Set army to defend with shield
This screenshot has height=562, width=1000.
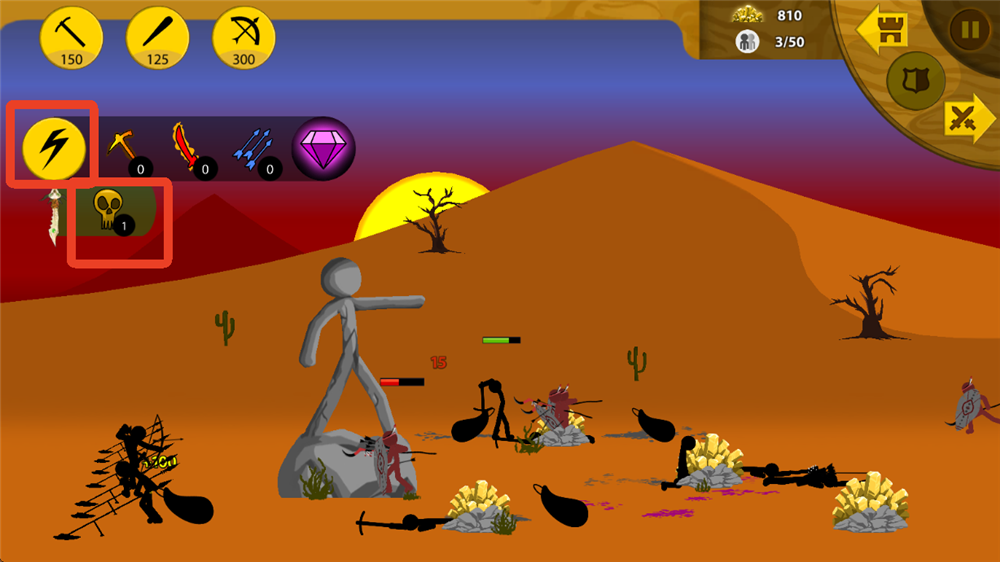916,80
